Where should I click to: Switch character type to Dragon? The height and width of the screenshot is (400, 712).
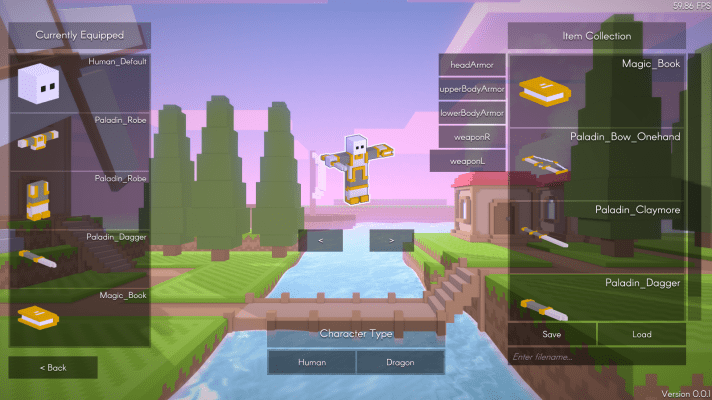pyautogui.click(x=399, y=361)
